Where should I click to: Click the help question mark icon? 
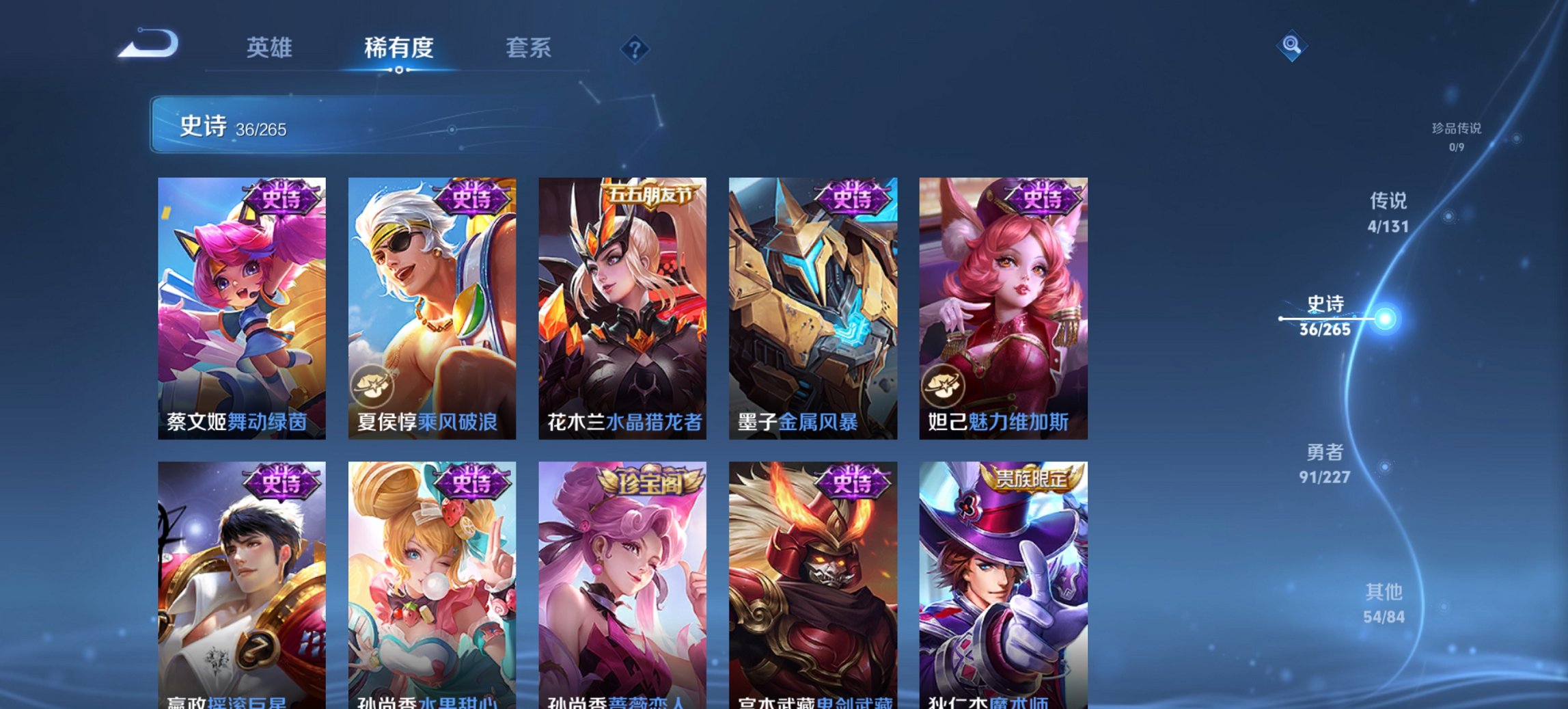(634, 48)
